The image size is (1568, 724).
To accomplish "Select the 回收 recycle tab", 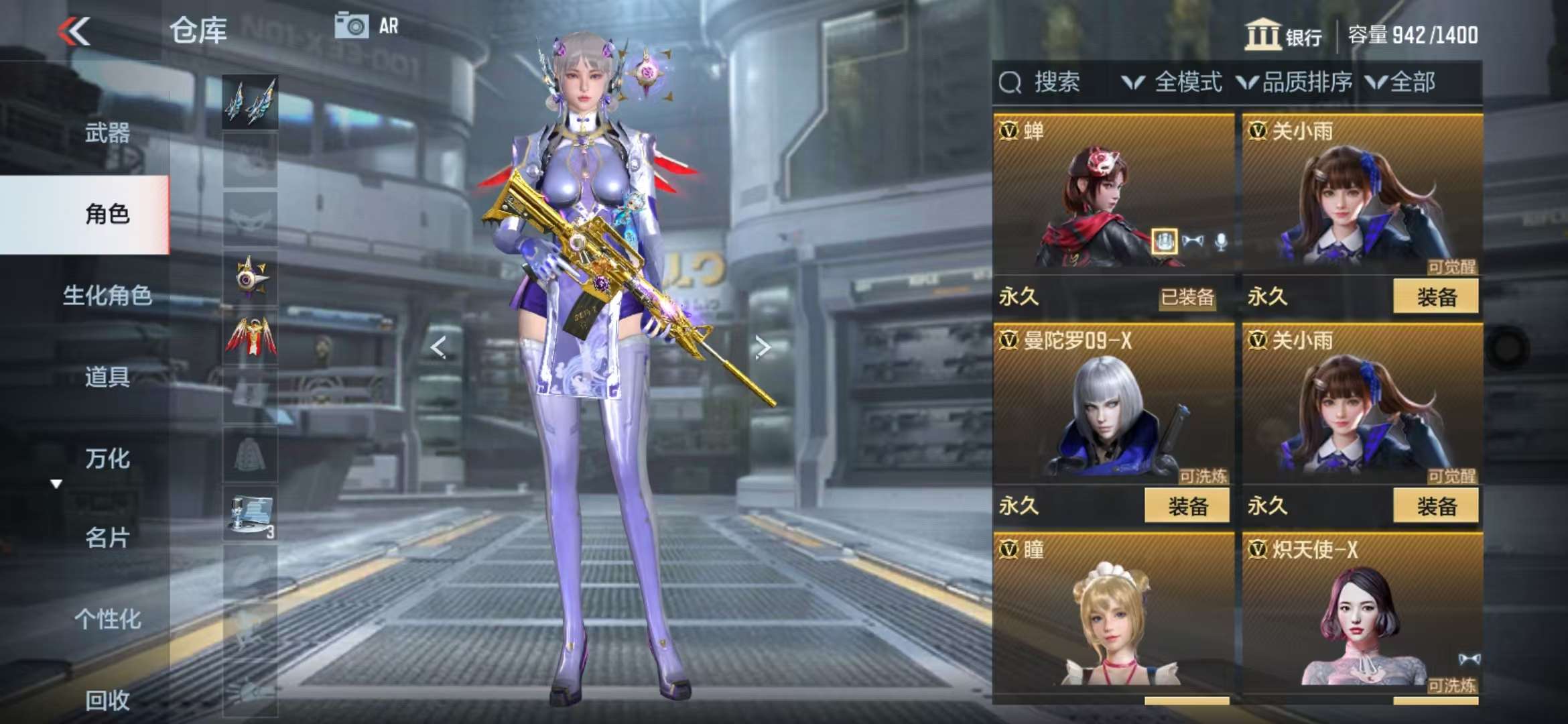I will pos(107,700).
